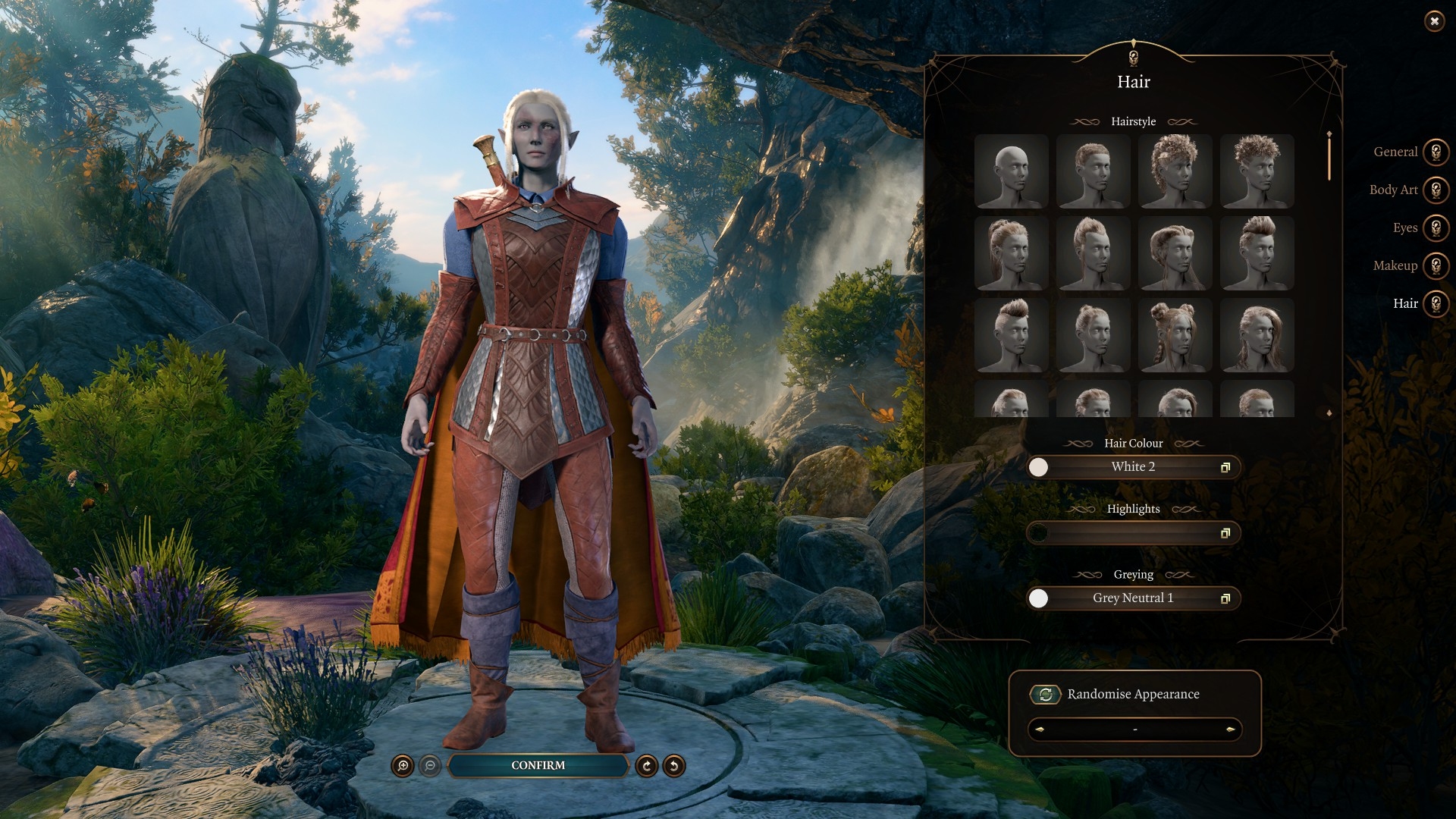Confirm the character appearance
This screenshot has width=1456, height=819.
click(538, 765)
